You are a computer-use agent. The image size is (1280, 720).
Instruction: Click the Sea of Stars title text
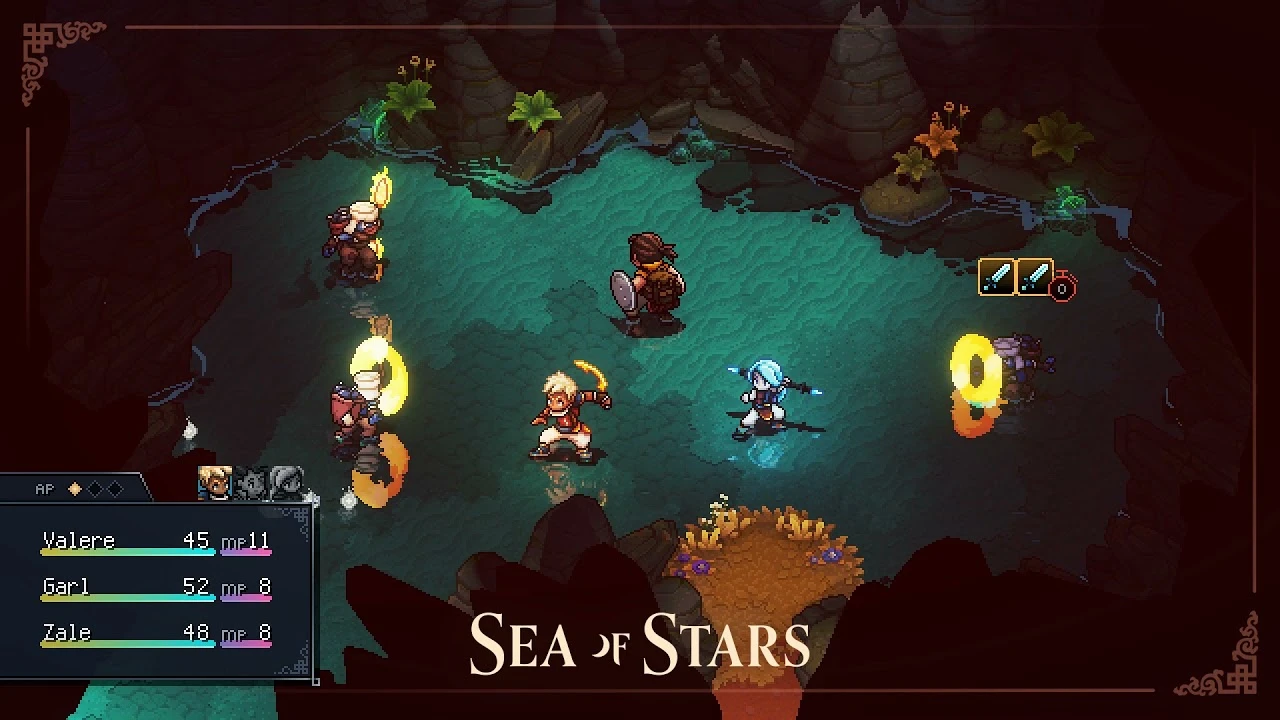click(x=640, y=638)
